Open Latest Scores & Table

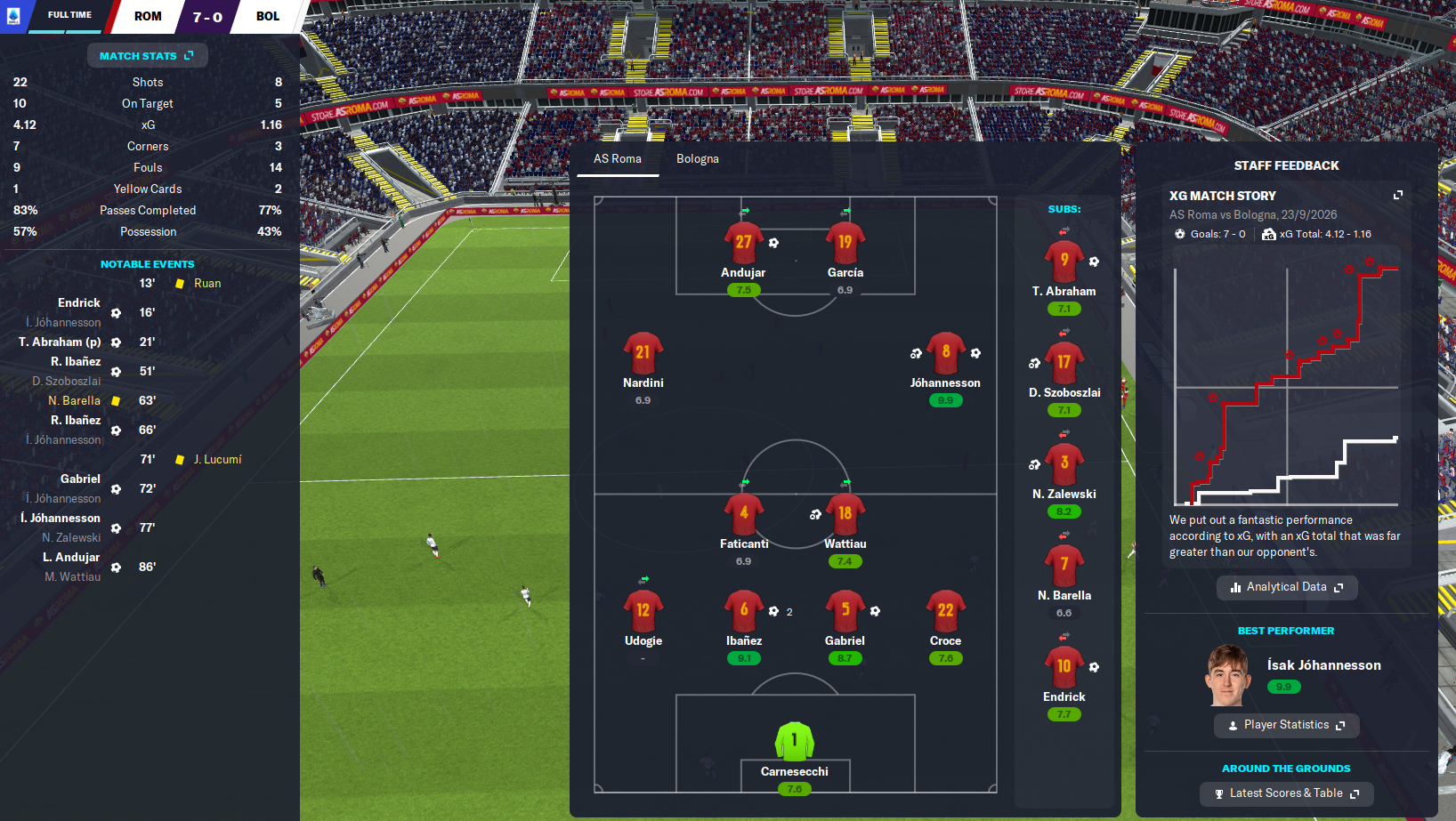click(x=1286, y=793)
